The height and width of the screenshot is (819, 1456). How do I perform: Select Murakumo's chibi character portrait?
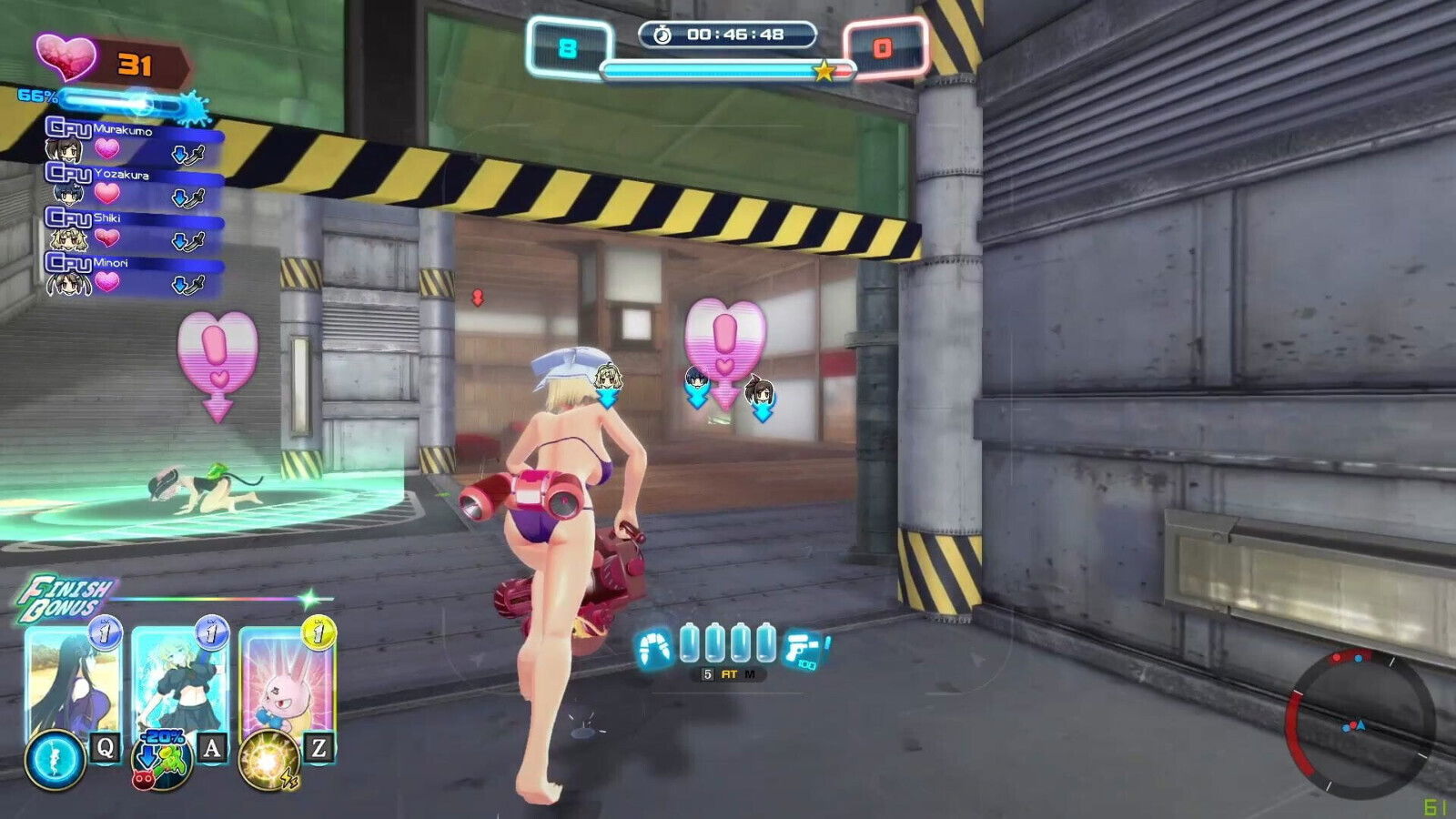tap(62, 152)
